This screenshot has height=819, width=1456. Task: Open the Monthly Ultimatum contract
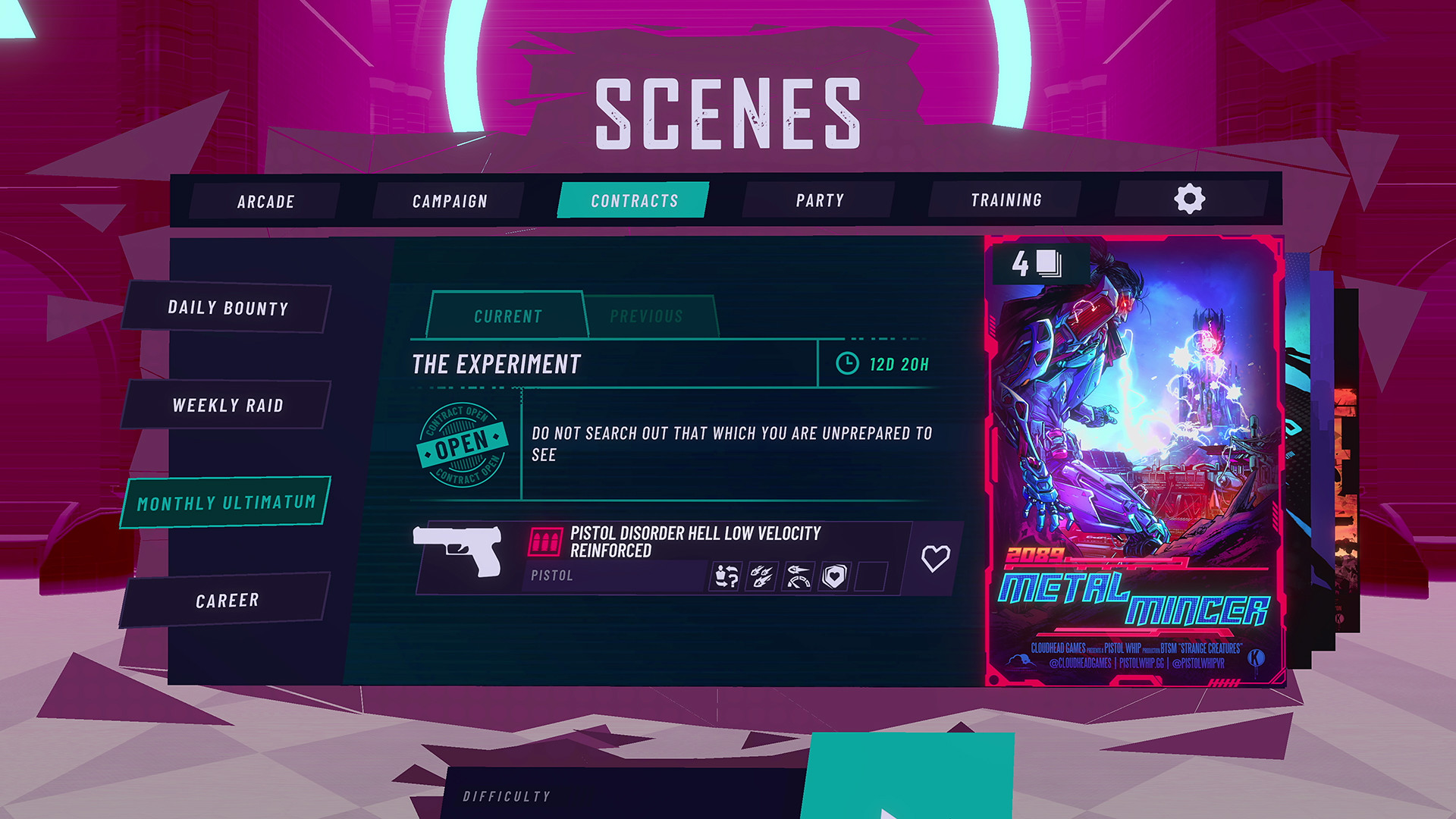[226, 503]
